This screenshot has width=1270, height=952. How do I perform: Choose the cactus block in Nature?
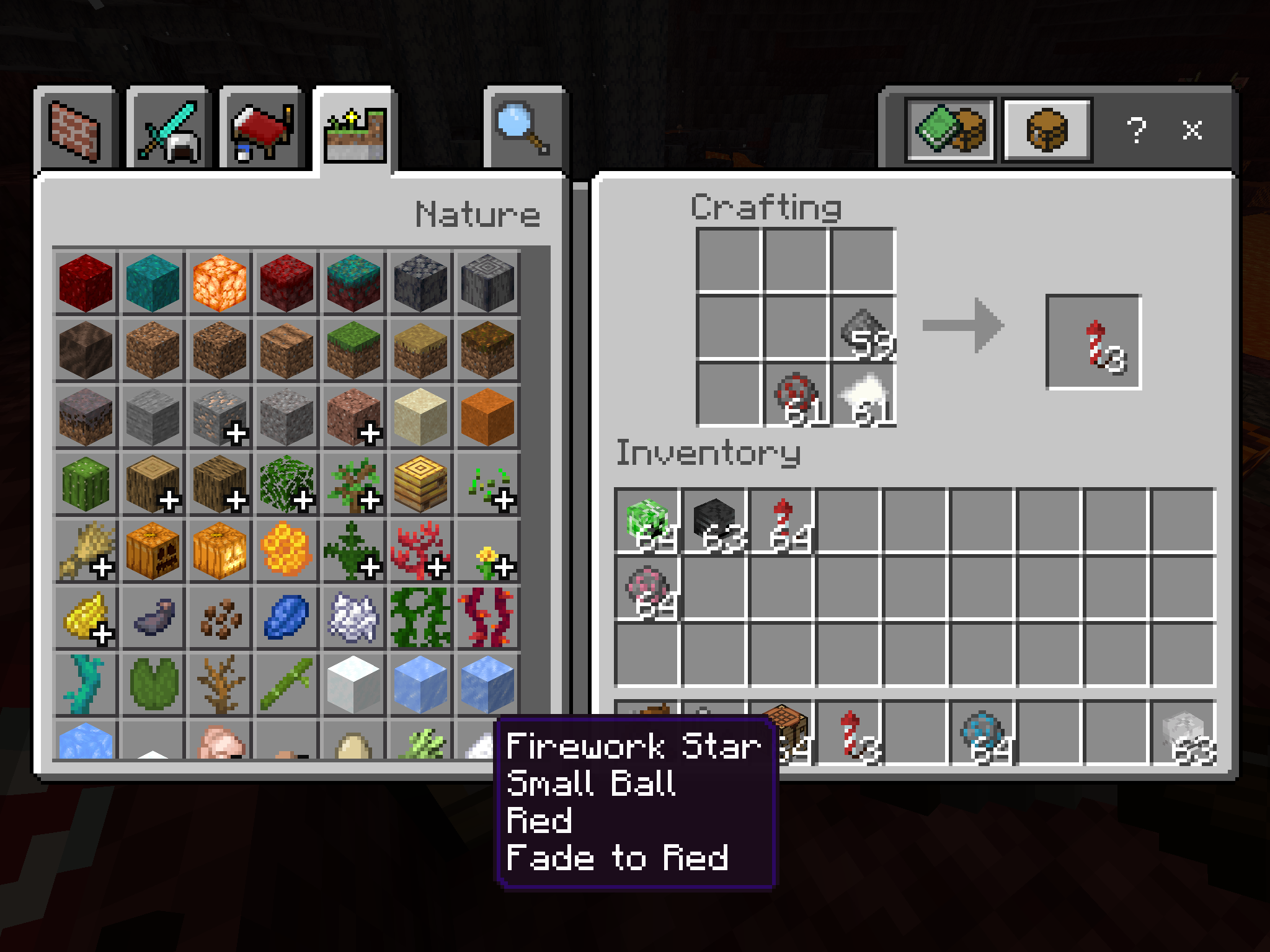point(86,483)
